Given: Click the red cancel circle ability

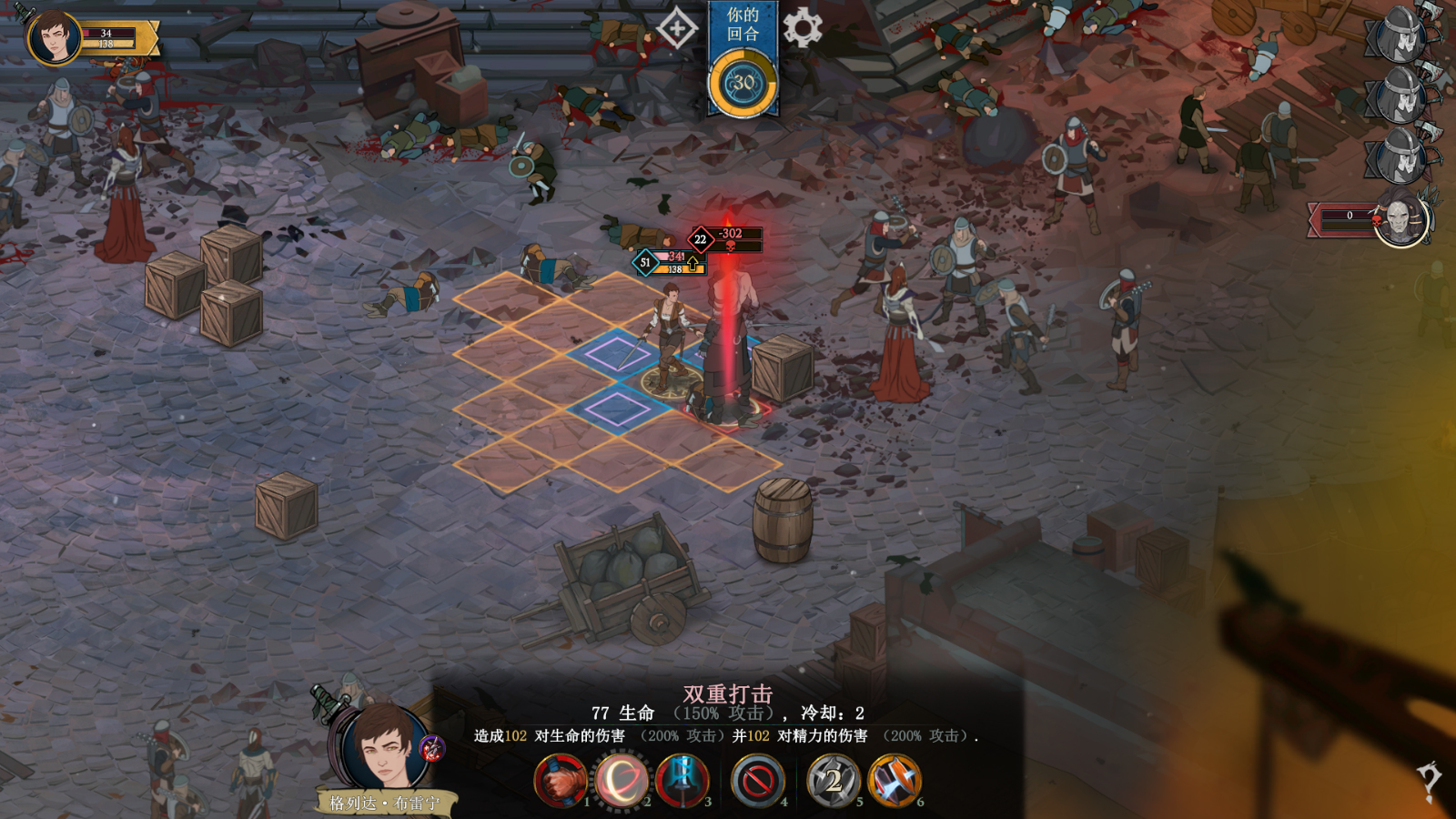Looking at the screenshot, I should [x=758, y=781].
